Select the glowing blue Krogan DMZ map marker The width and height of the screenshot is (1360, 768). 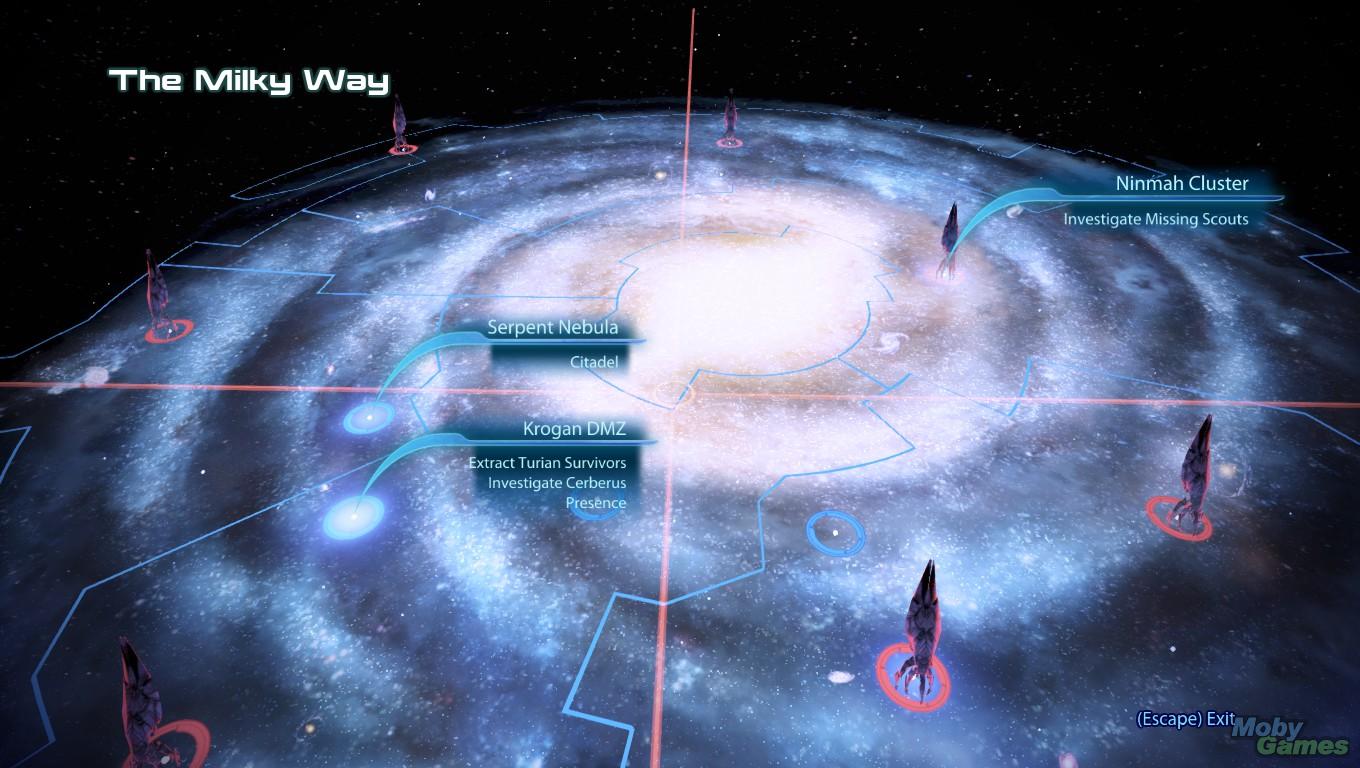(352, 517)
